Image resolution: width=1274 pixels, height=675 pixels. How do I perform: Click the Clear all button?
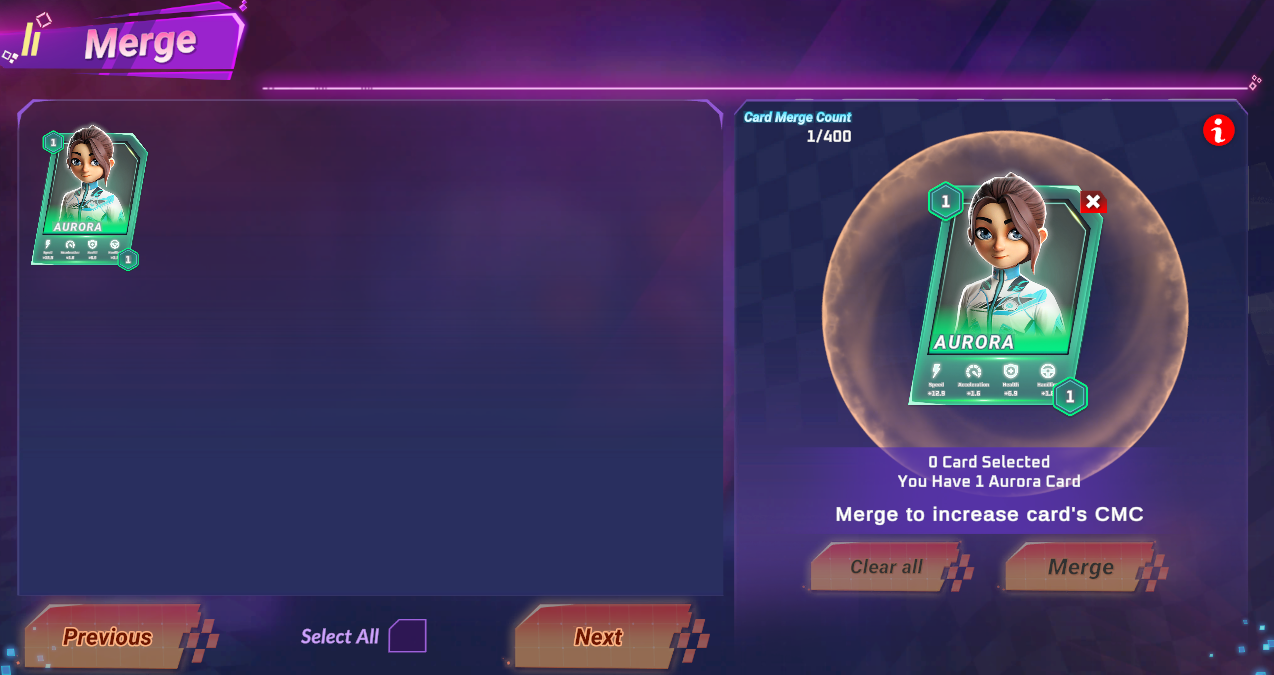(x=886, y=567)
